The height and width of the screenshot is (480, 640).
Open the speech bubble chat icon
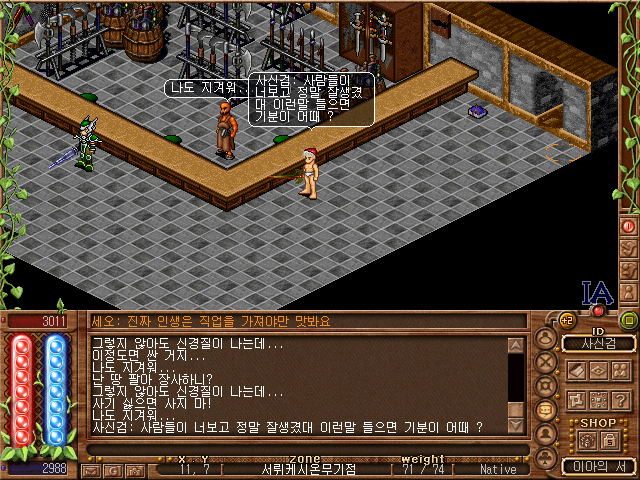546,409
